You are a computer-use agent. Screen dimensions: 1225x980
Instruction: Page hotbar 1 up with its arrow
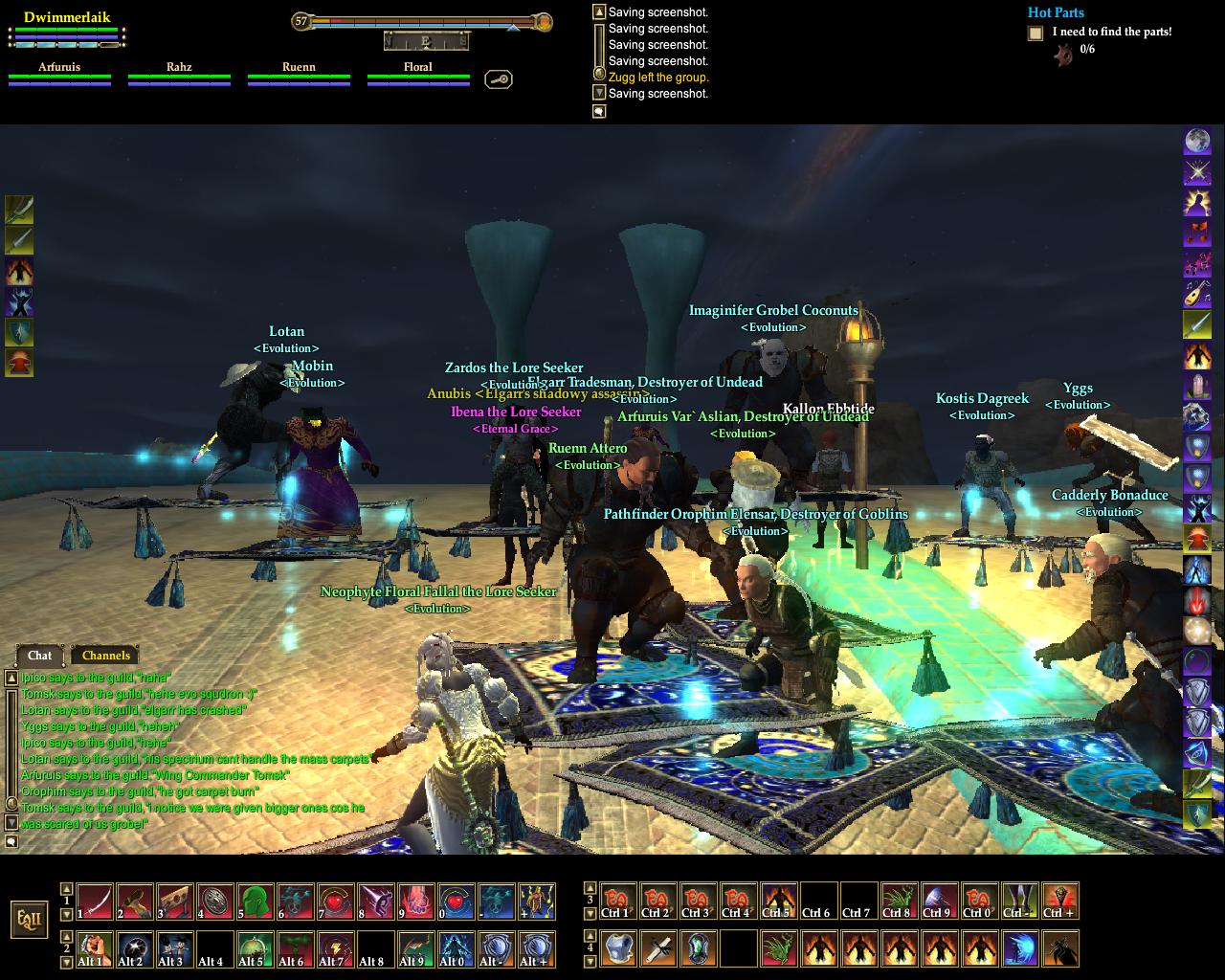click(x=67, y=889)
